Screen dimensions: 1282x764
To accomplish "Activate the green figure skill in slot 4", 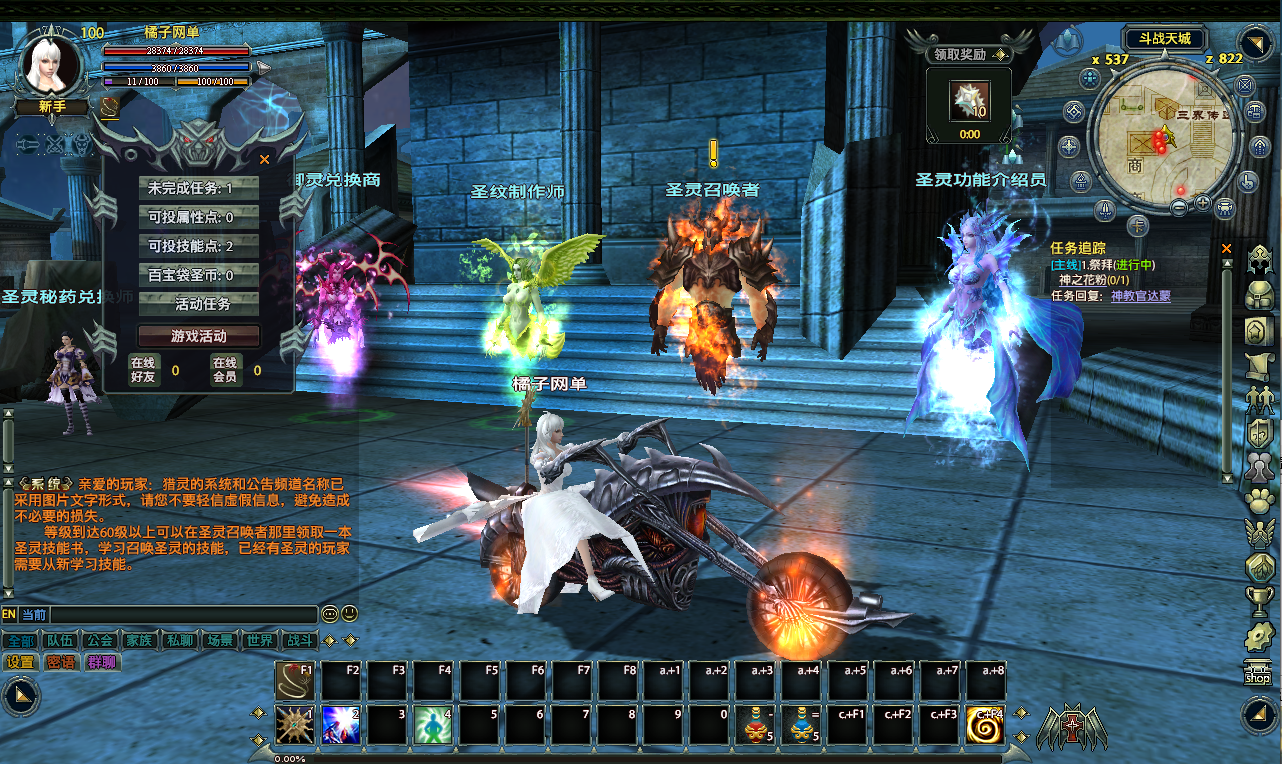I will click(x=433, y=725).
